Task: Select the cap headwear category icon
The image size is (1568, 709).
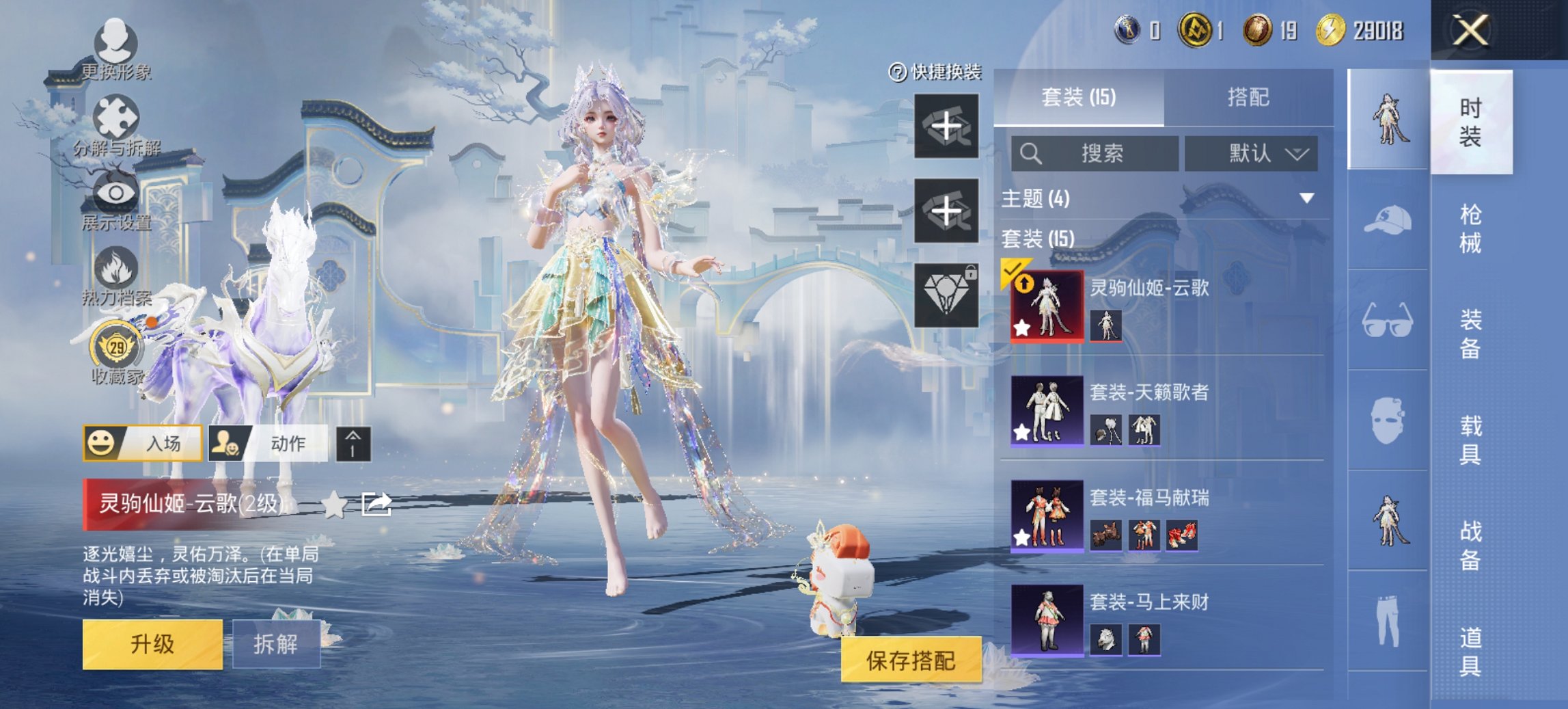Action: pos(1388,220)
